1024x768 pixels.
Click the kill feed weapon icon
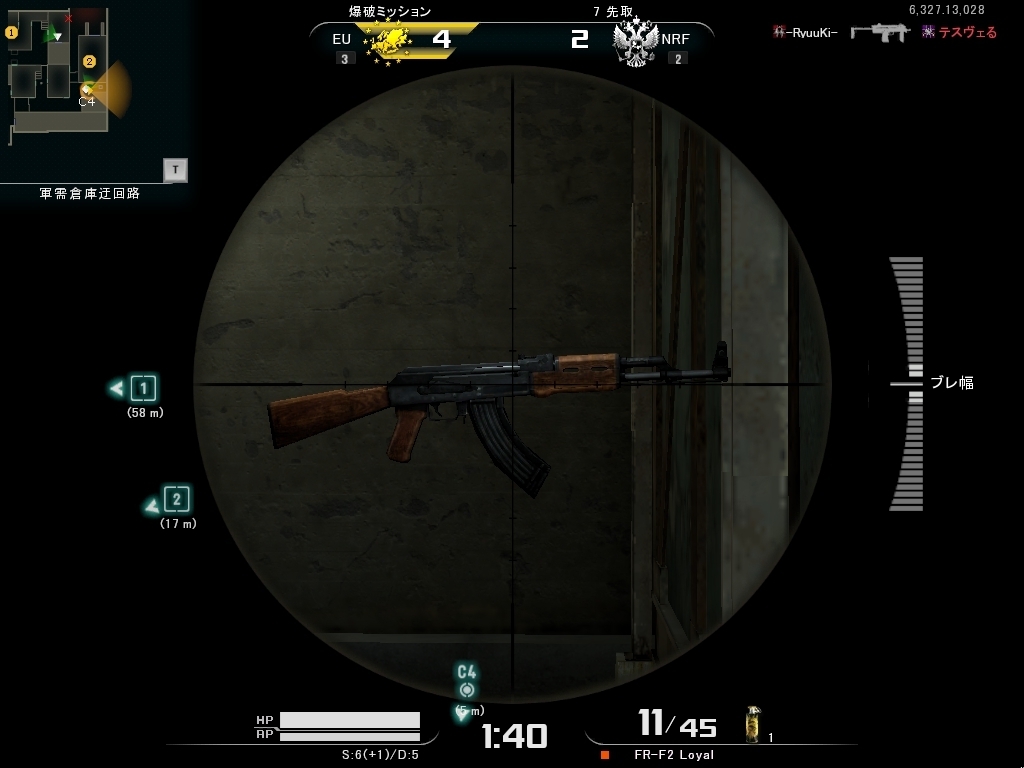pos(879,32)
